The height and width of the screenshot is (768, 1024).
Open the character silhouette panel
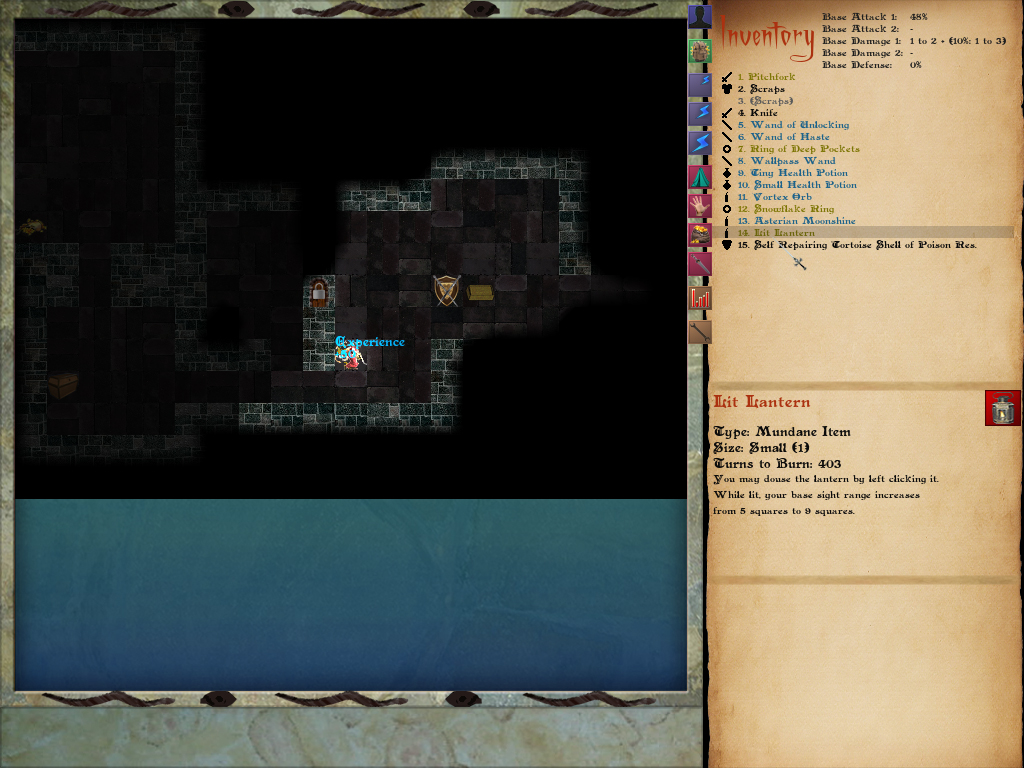[x=700, y=17]
